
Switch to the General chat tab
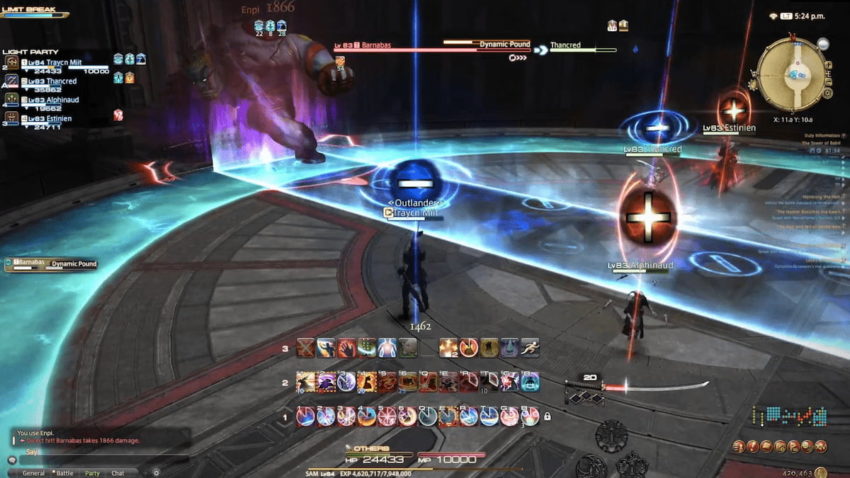click(33, 473)
